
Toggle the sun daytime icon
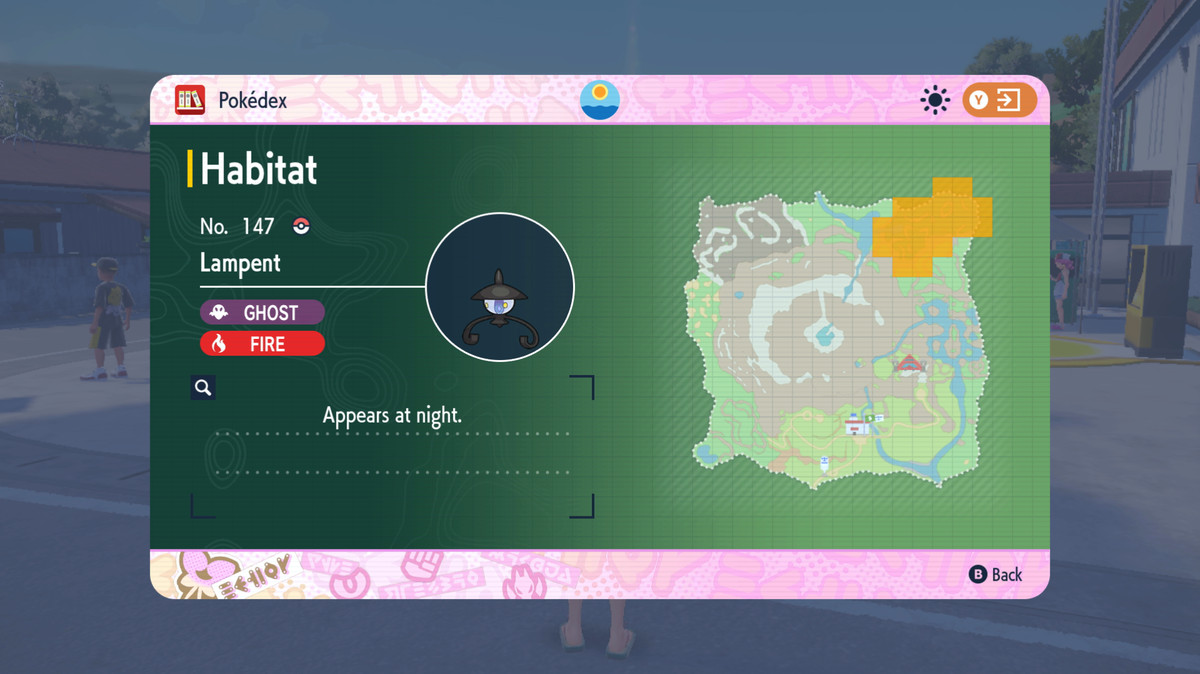pos(935,100)
